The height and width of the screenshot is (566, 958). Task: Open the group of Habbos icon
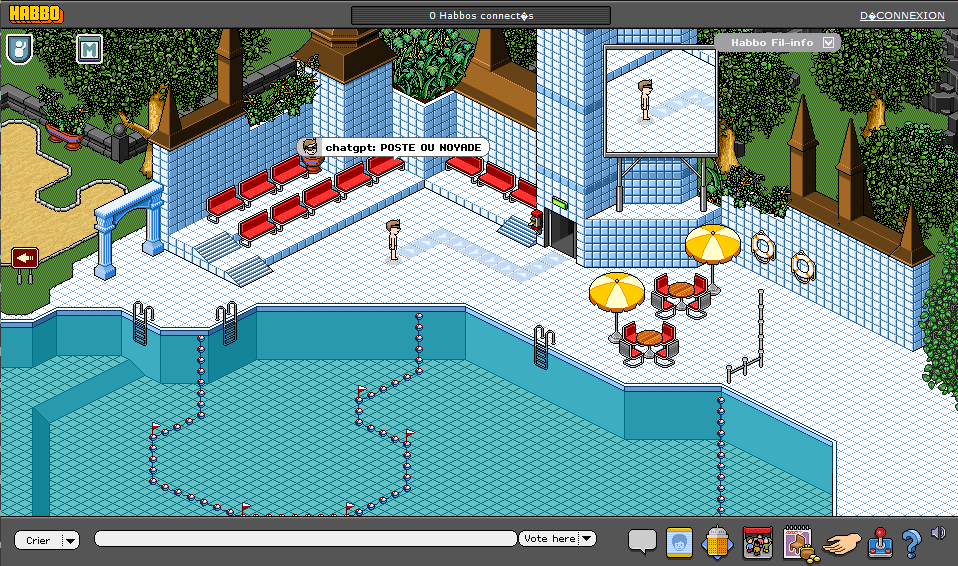pyautogui.click(x=758, y=542)
